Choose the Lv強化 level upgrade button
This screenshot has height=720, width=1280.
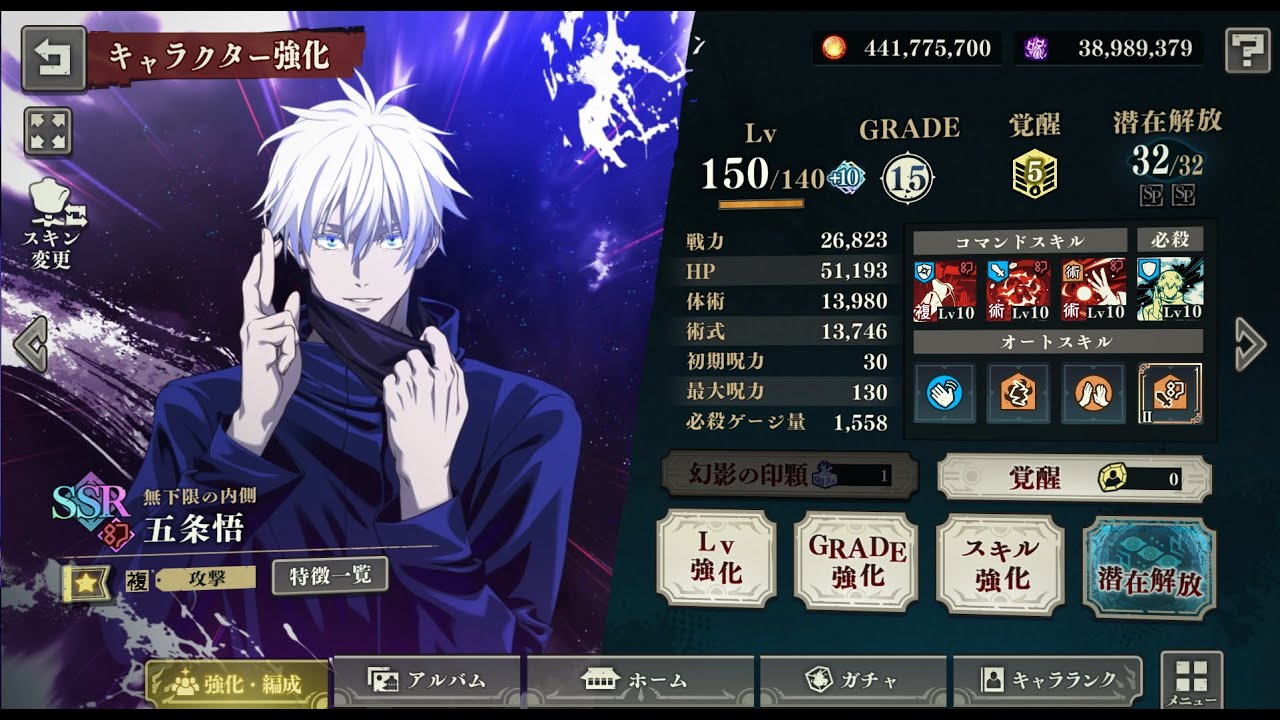tap(716, 559)
